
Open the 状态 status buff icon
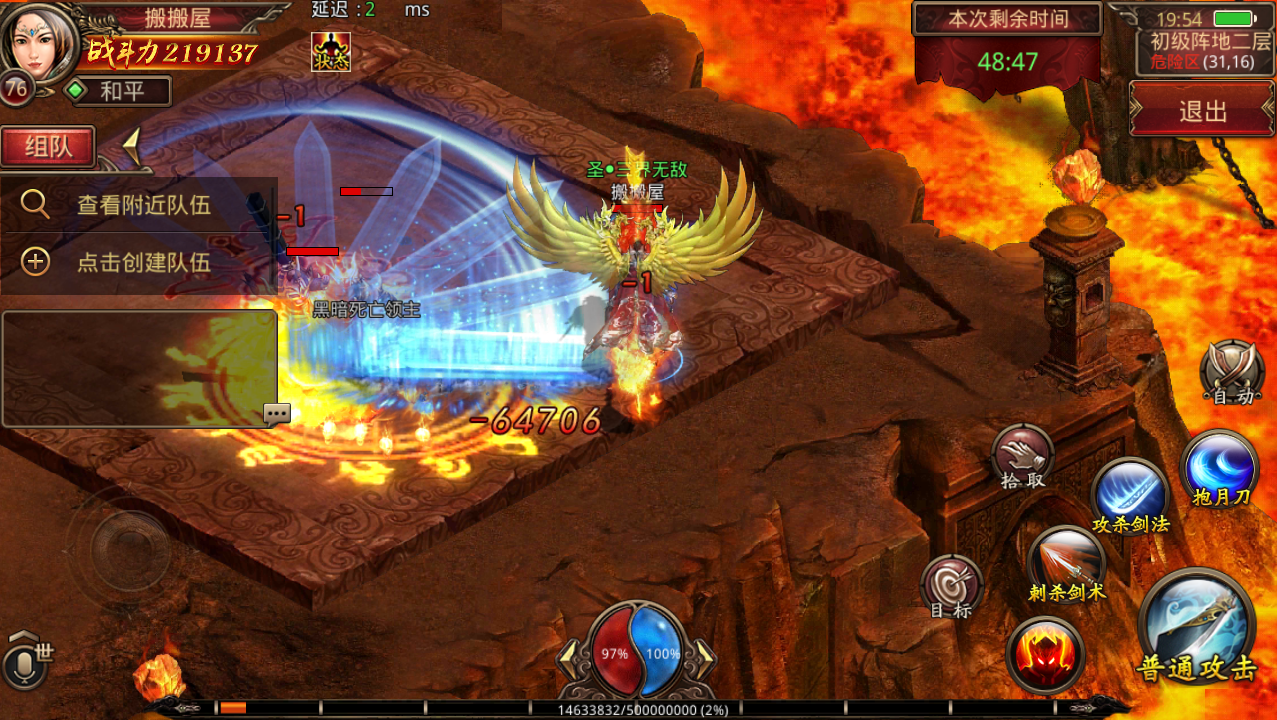(330, 51)
